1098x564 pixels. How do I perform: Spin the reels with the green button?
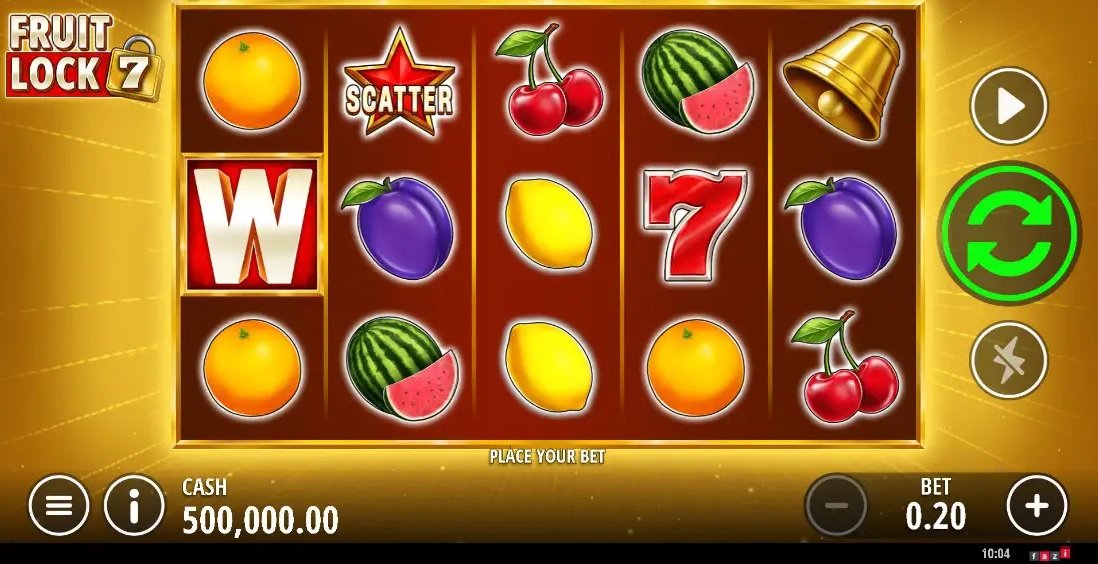coord(1009,233)
